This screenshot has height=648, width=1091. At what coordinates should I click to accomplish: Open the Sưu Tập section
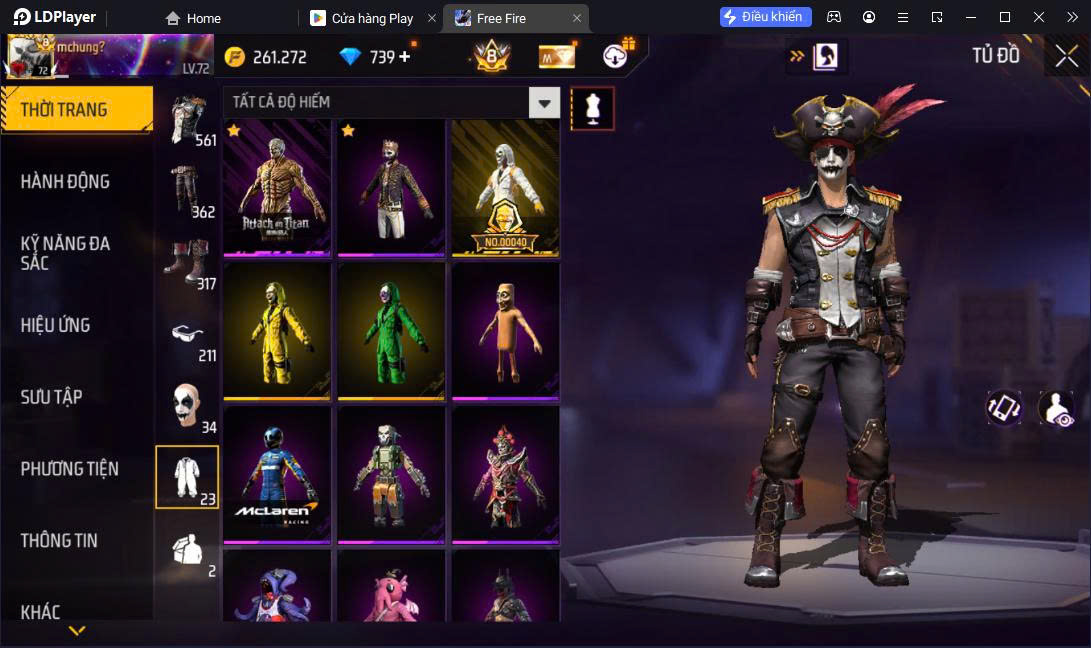(51, 397)
